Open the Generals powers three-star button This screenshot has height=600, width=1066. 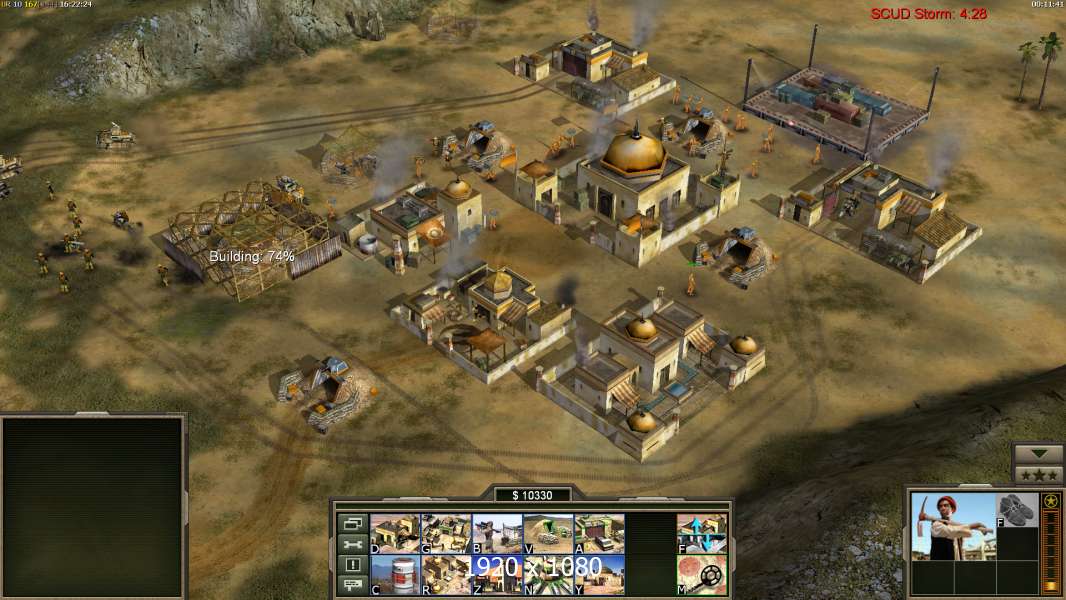[x=1038, y=474]
